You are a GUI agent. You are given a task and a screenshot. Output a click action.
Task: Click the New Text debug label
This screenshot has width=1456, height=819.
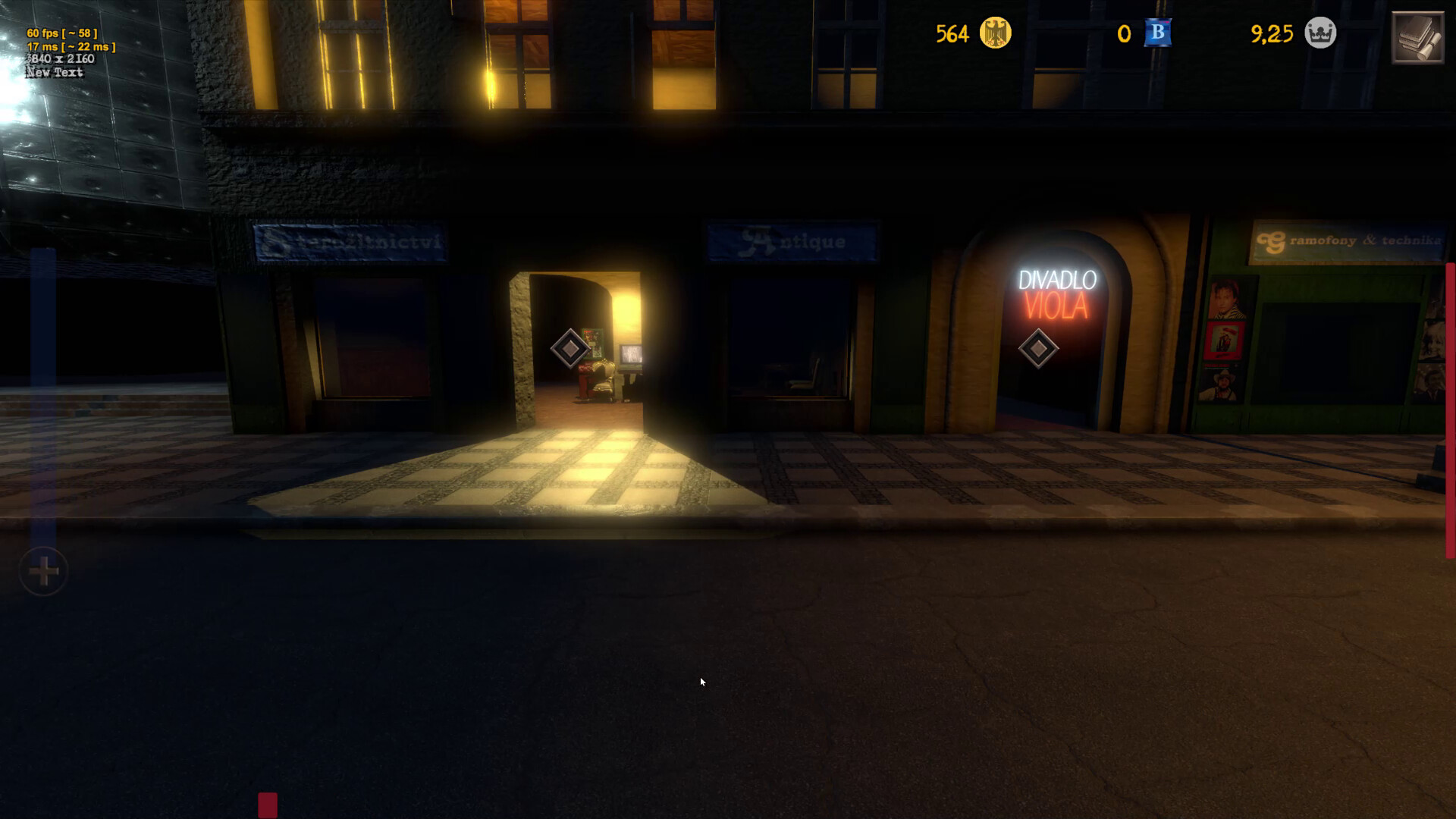[53, 72]
